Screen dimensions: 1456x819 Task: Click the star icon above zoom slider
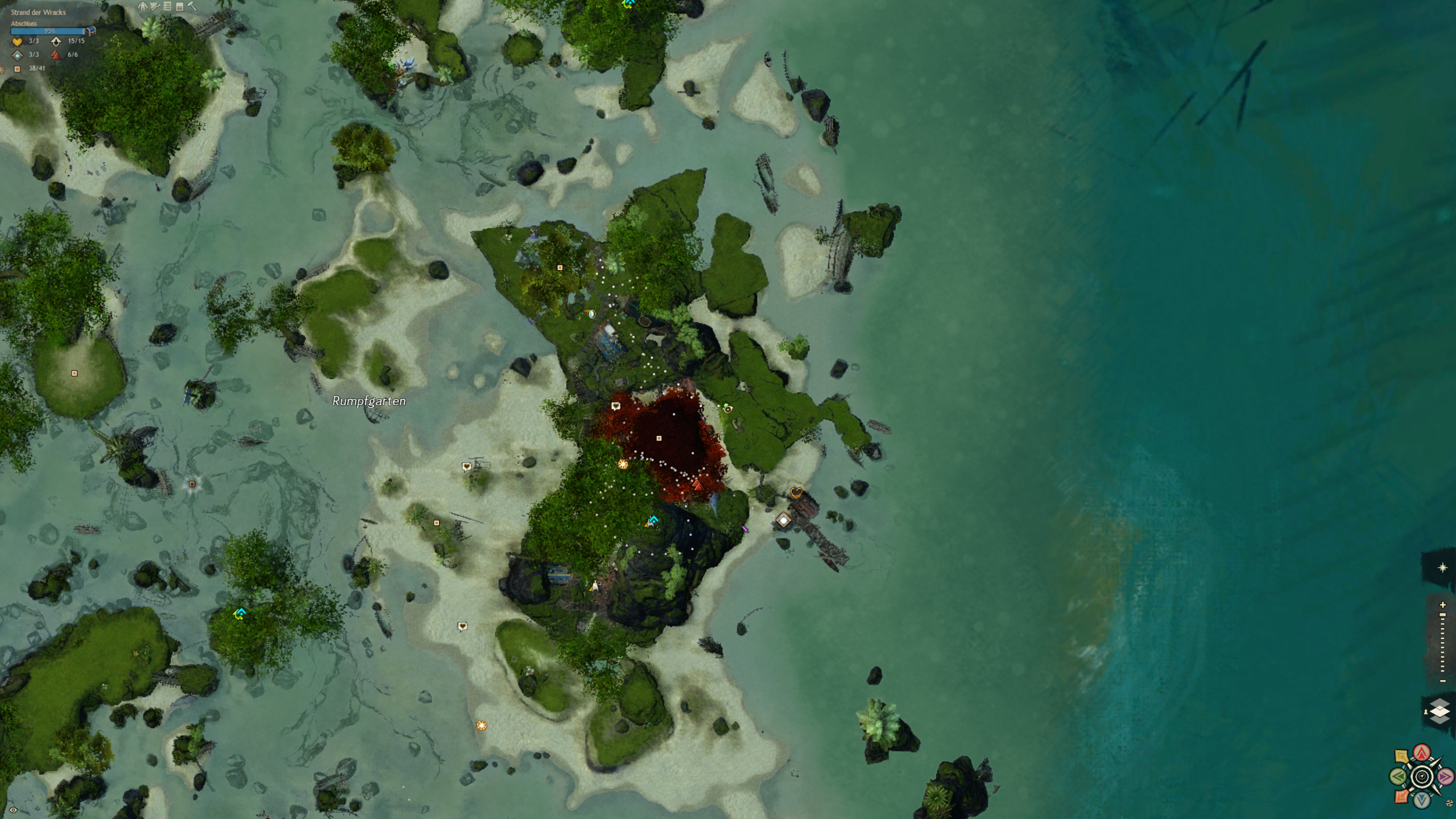click(x=1442, y=568)
